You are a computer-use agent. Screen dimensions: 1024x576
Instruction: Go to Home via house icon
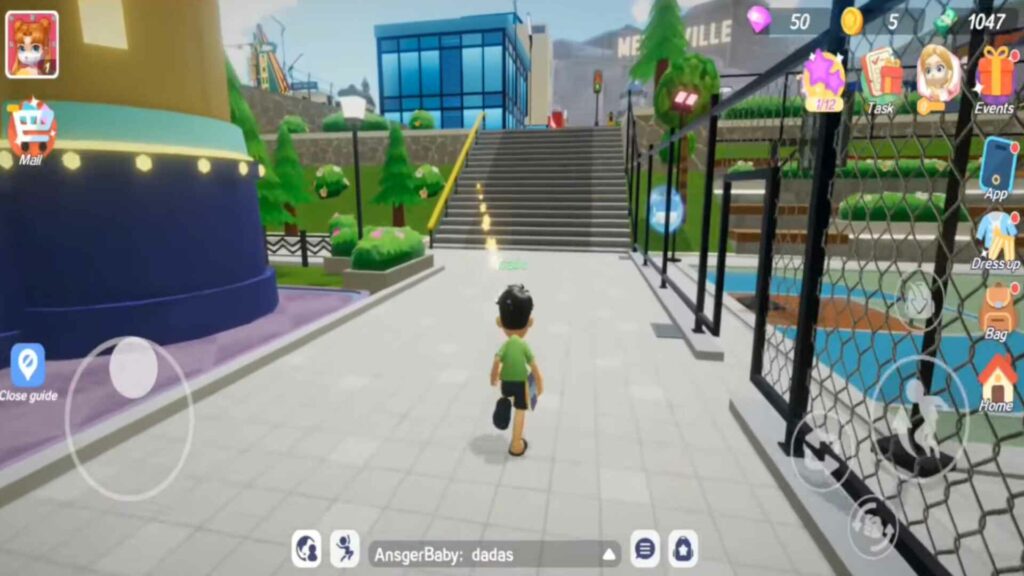coord(996,383)
